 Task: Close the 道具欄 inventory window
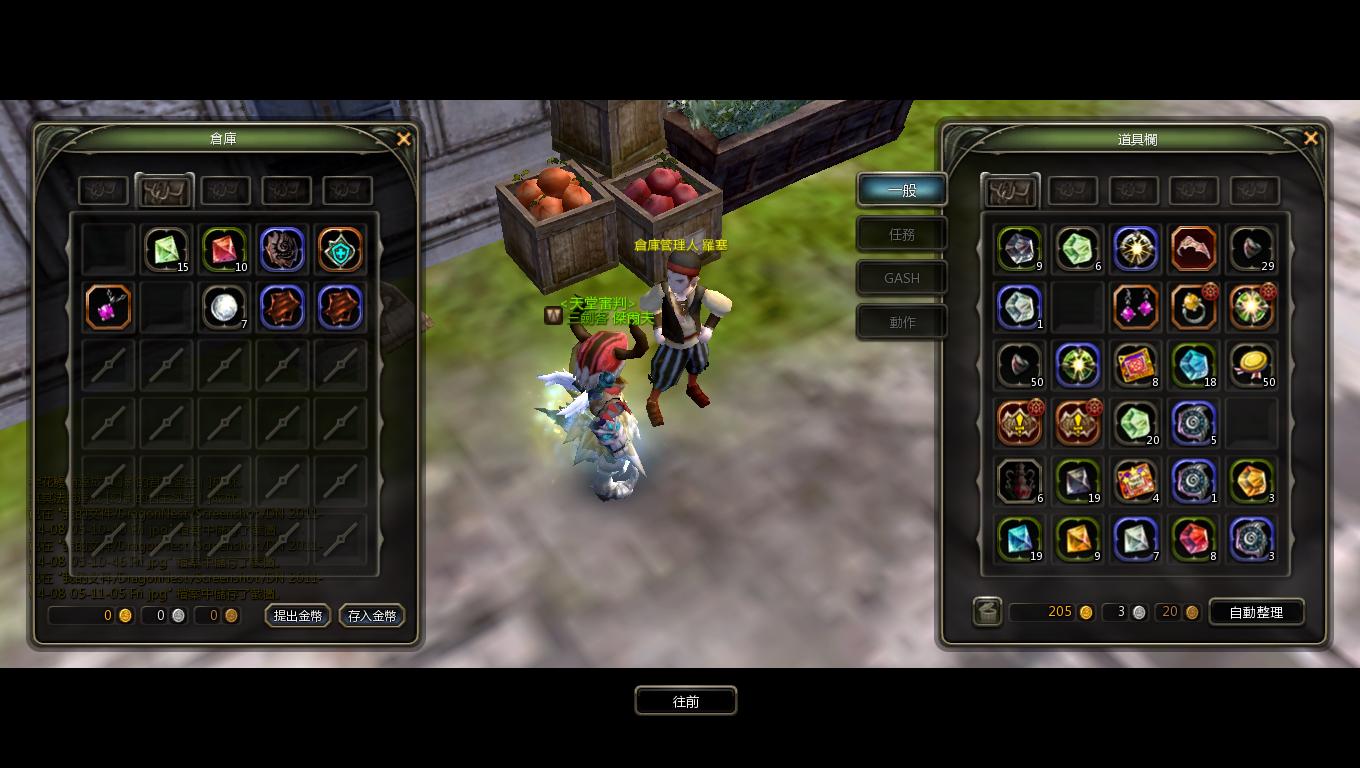[1311, 139]
